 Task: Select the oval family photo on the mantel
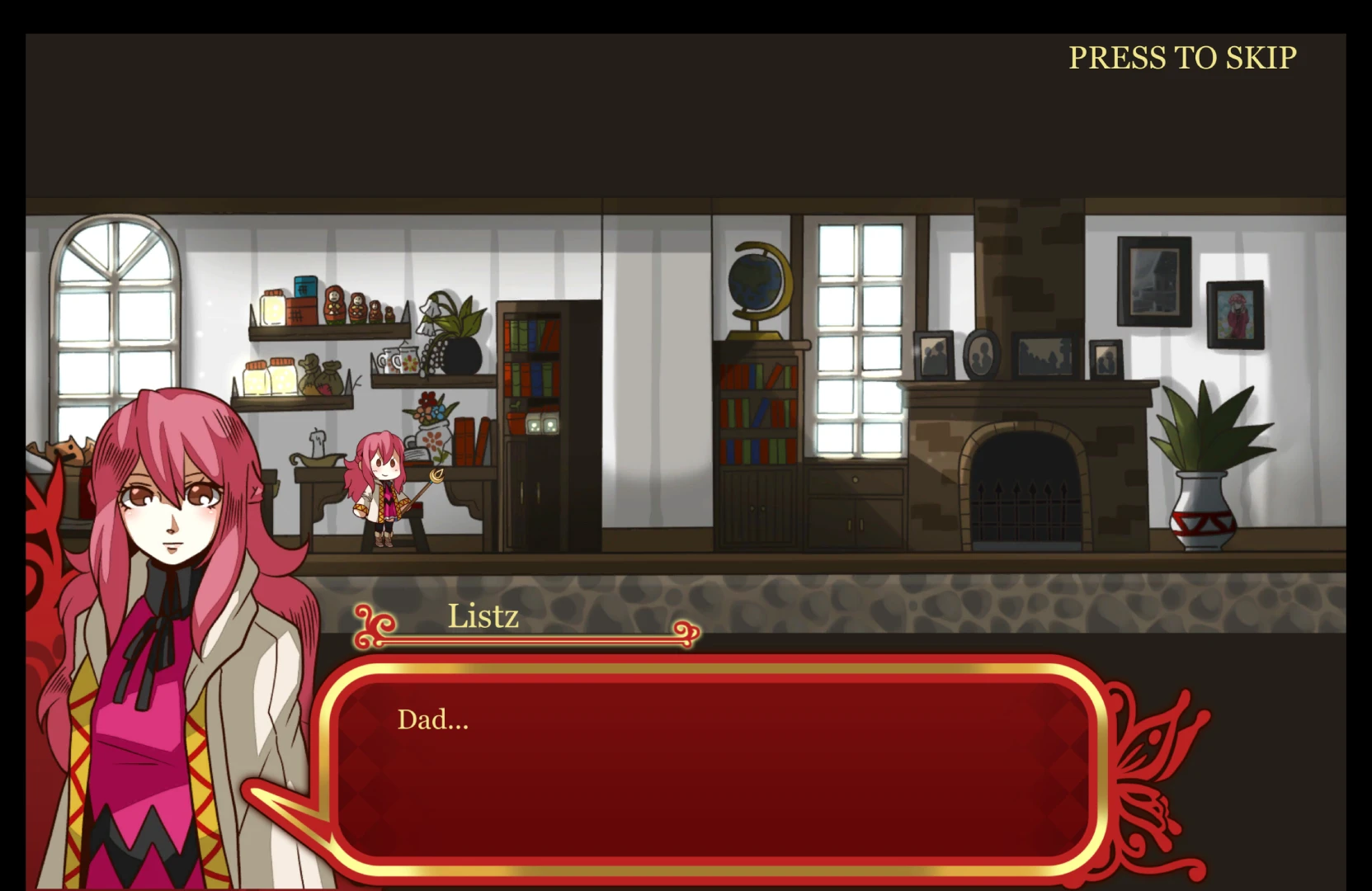(982, 355)
